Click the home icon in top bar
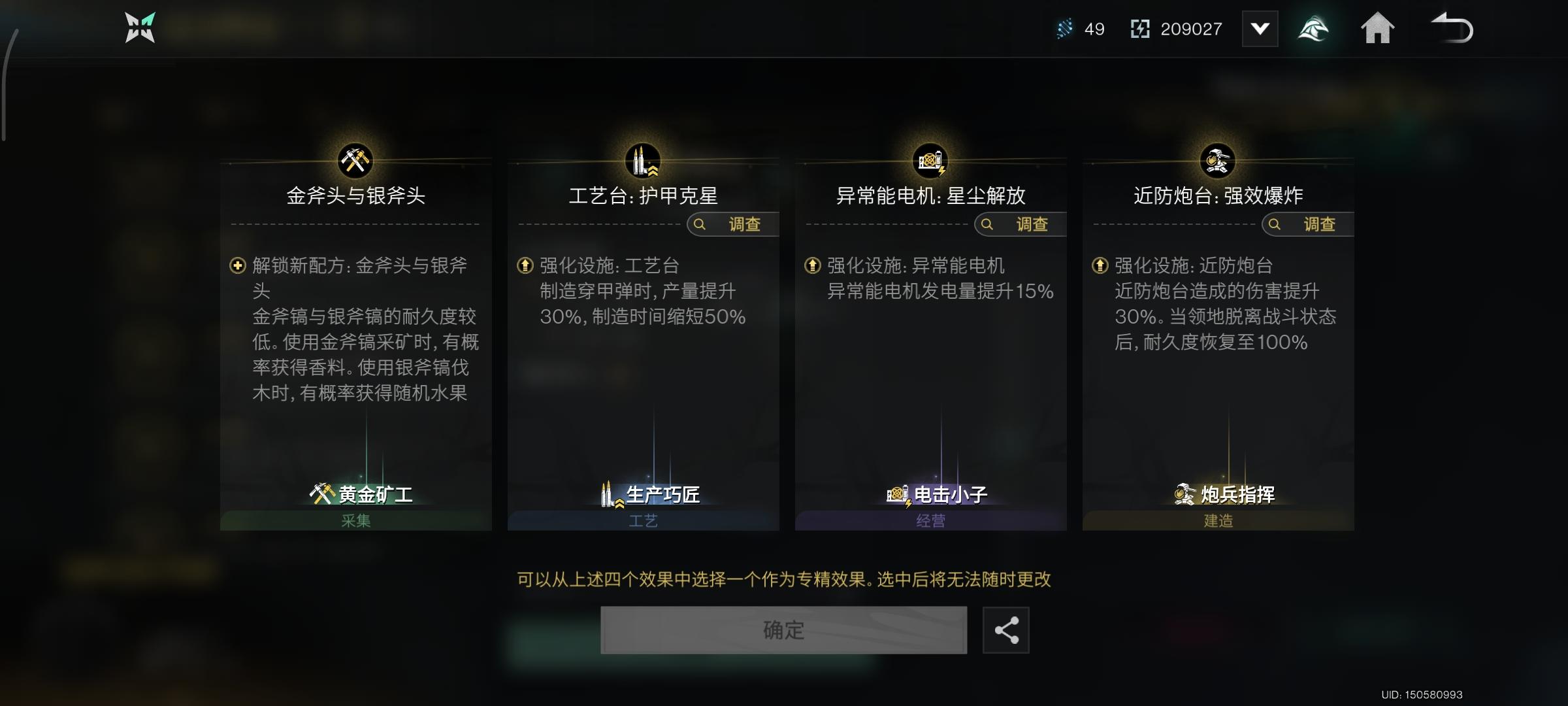The image size is (1568, 706). click(x=1379, y=29)
